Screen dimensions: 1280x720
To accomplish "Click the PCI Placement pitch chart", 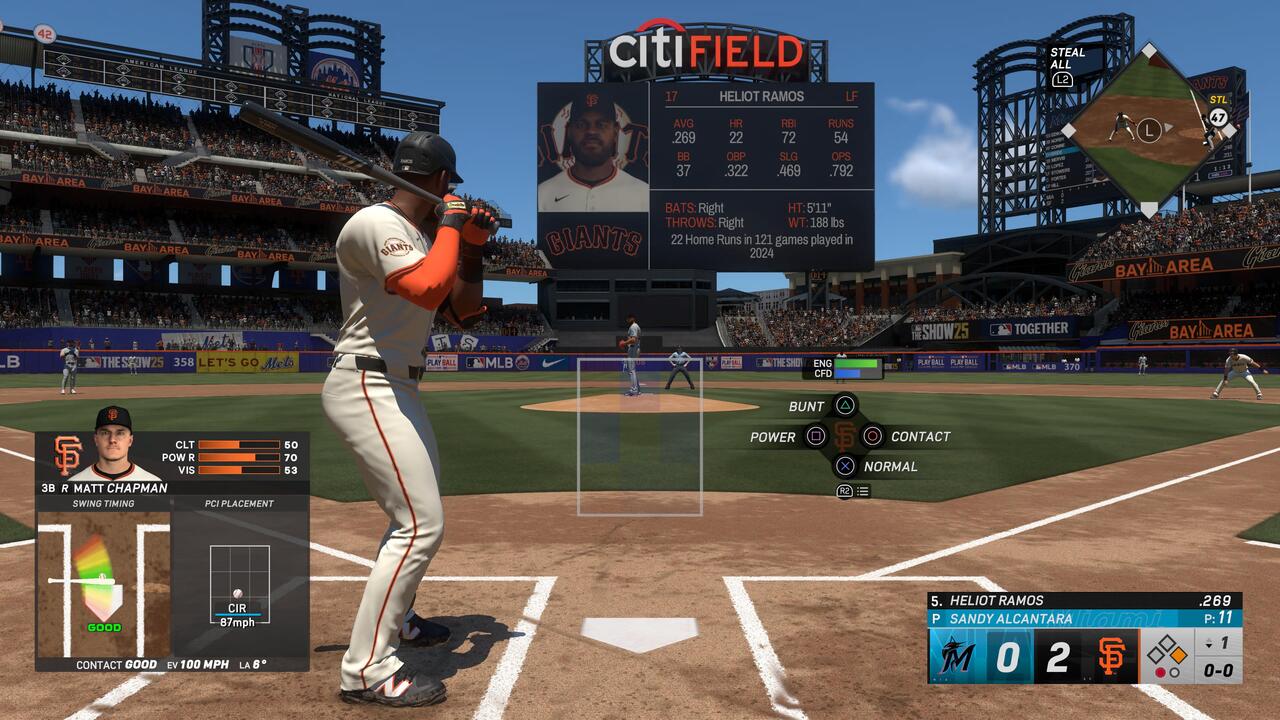I will tap(239, 585).
